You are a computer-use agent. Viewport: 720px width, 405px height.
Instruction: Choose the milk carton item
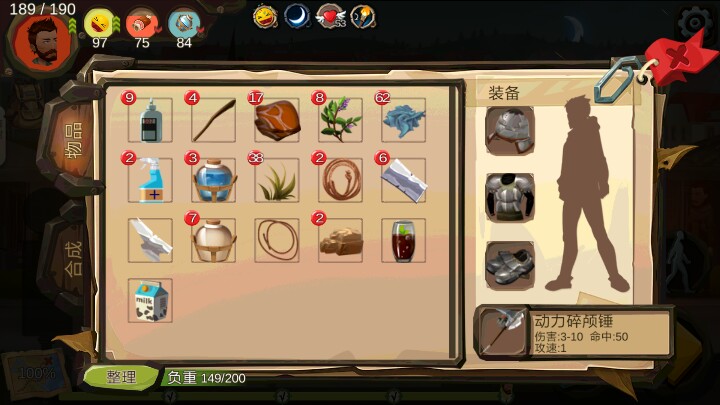tap(150, 300)
